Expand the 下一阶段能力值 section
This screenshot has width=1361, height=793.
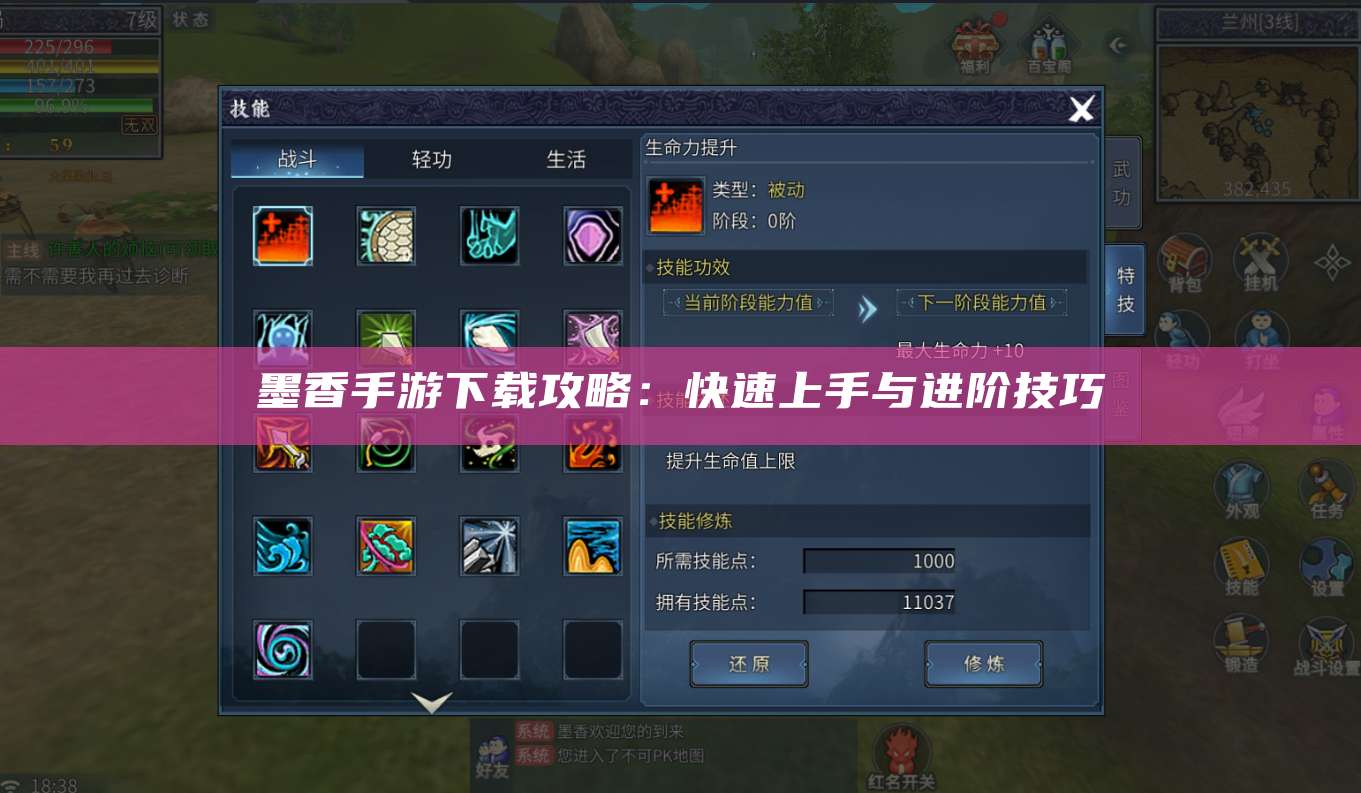983,302
